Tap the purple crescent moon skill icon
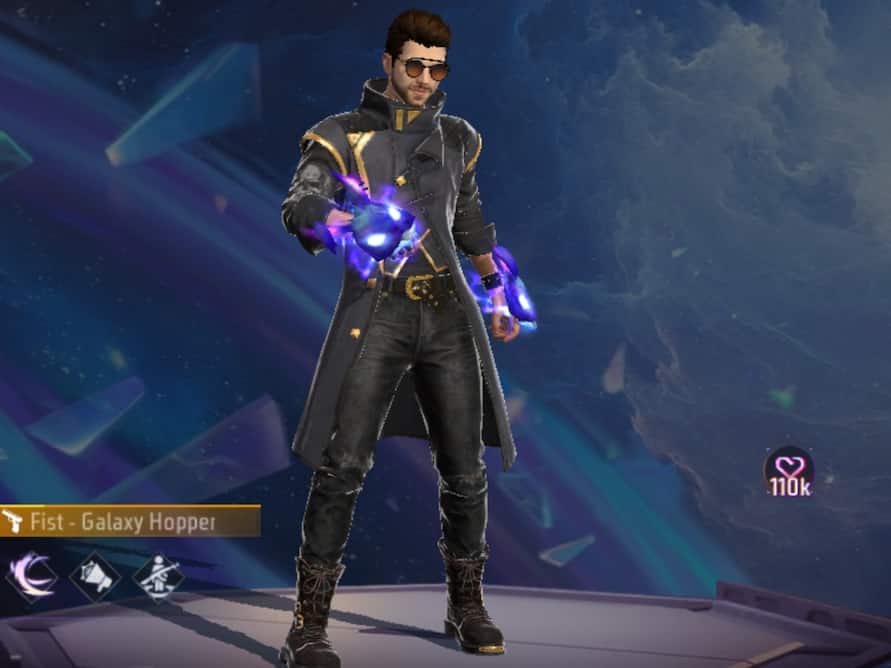The image size is (891, 668). coord(31,576)
